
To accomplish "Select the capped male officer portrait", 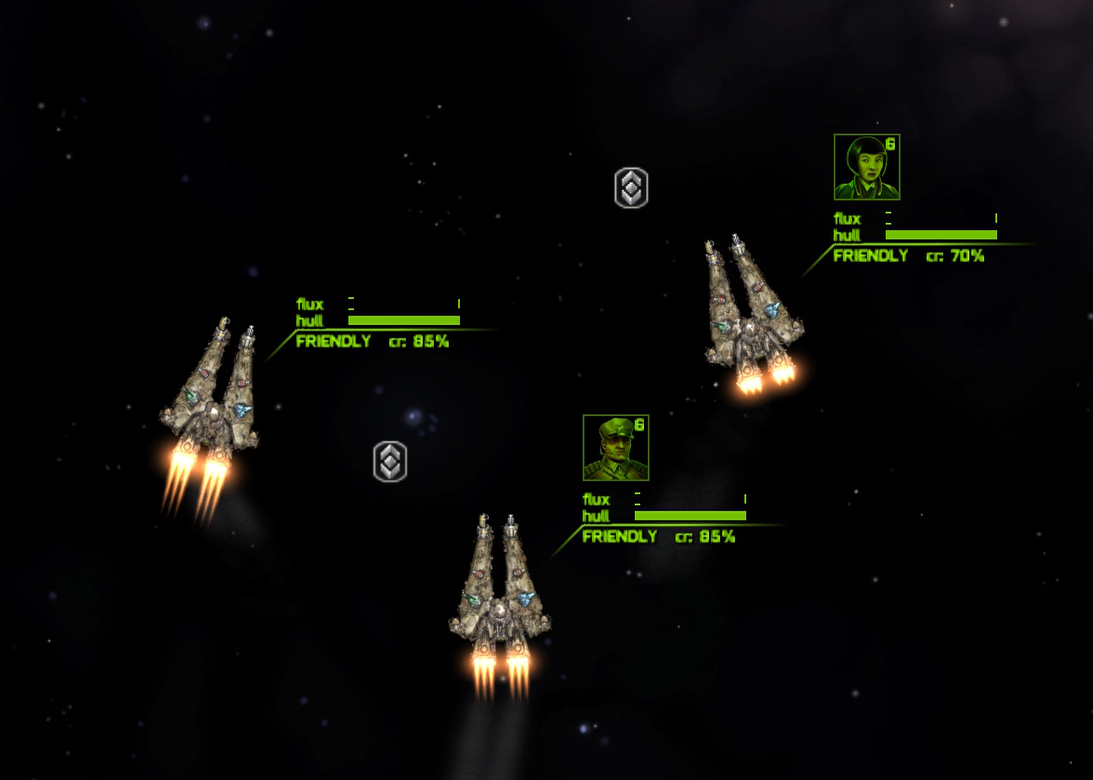I will (x=615, y=448).
